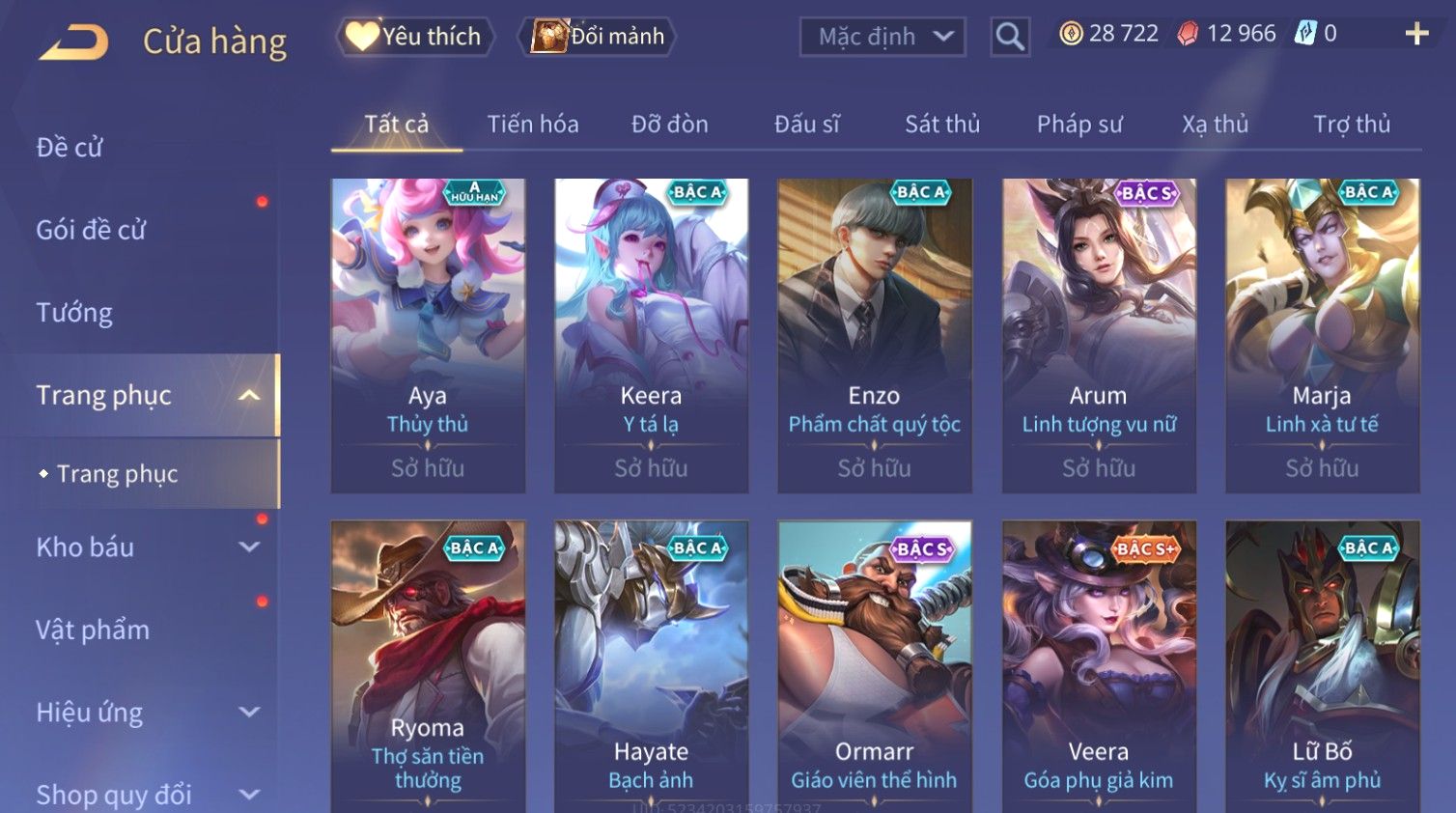
Task: Open the Yêu thích favorites list
Action: pos(415,37)
